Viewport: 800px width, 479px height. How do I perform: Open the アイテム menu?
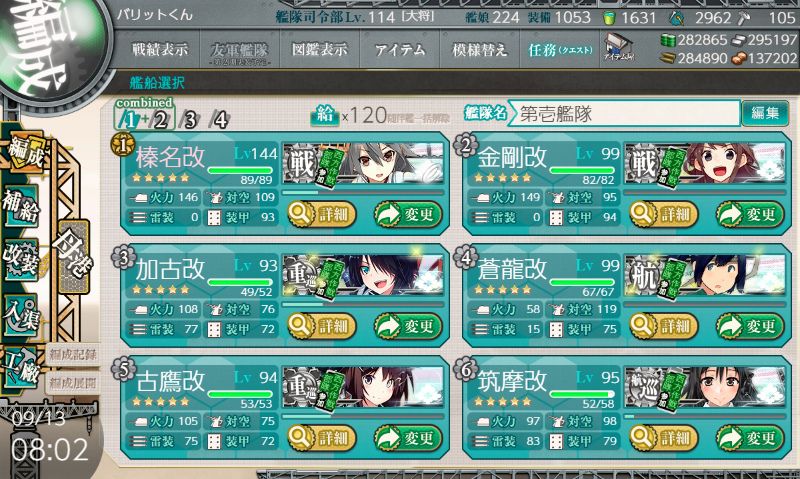[x=397, y=49]
